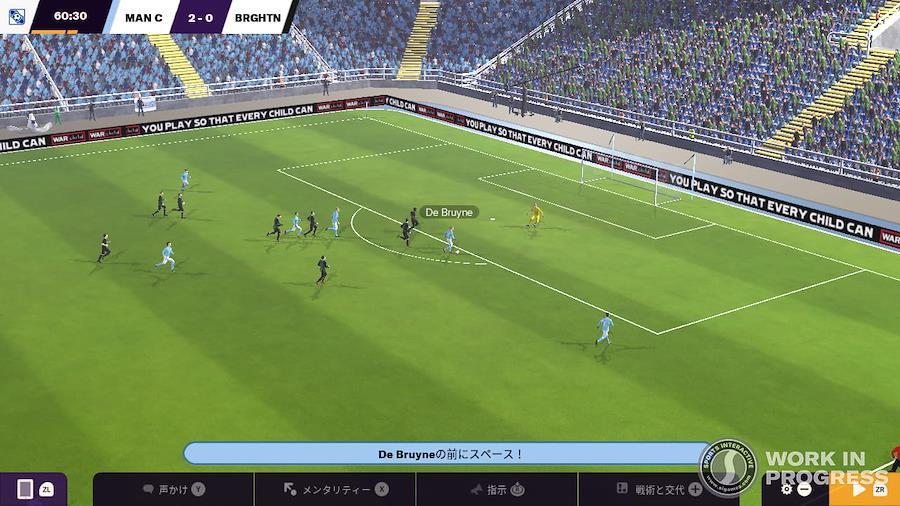Select the De Bruyne player name label
The width and height of the screenshot is (900, 506).
pyautogui.click(x=448, y=212)
